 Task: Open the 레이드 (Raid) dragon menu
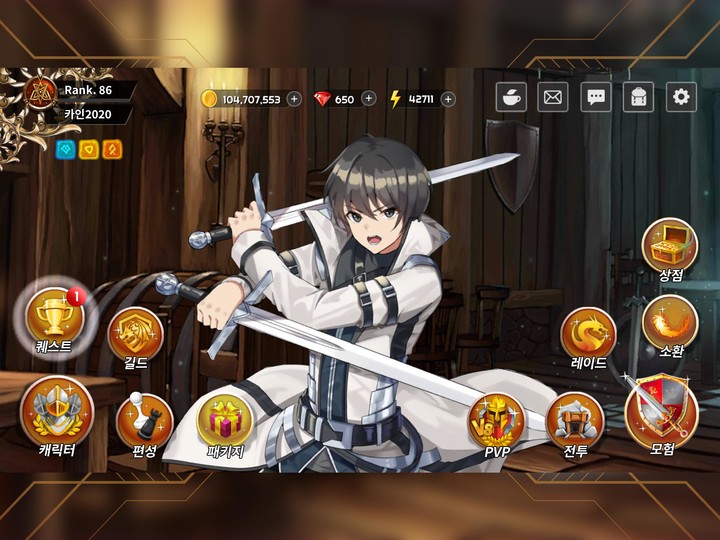(588, 334)
